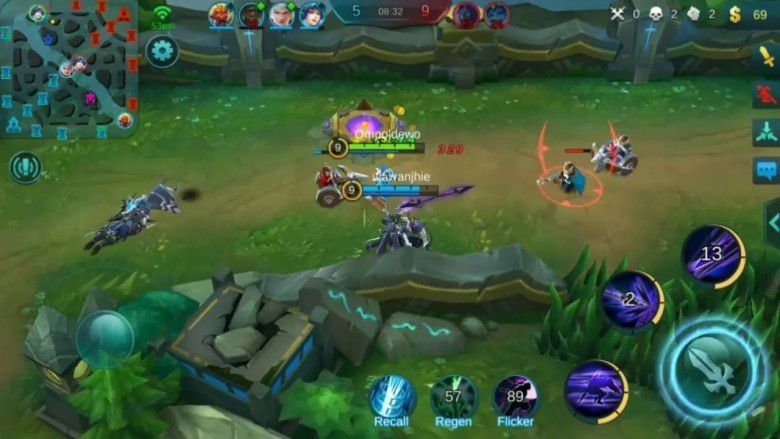The height and width of the screenshot is (439, 780).
Task: Send the green gather signal
Action: pos(766,132)
